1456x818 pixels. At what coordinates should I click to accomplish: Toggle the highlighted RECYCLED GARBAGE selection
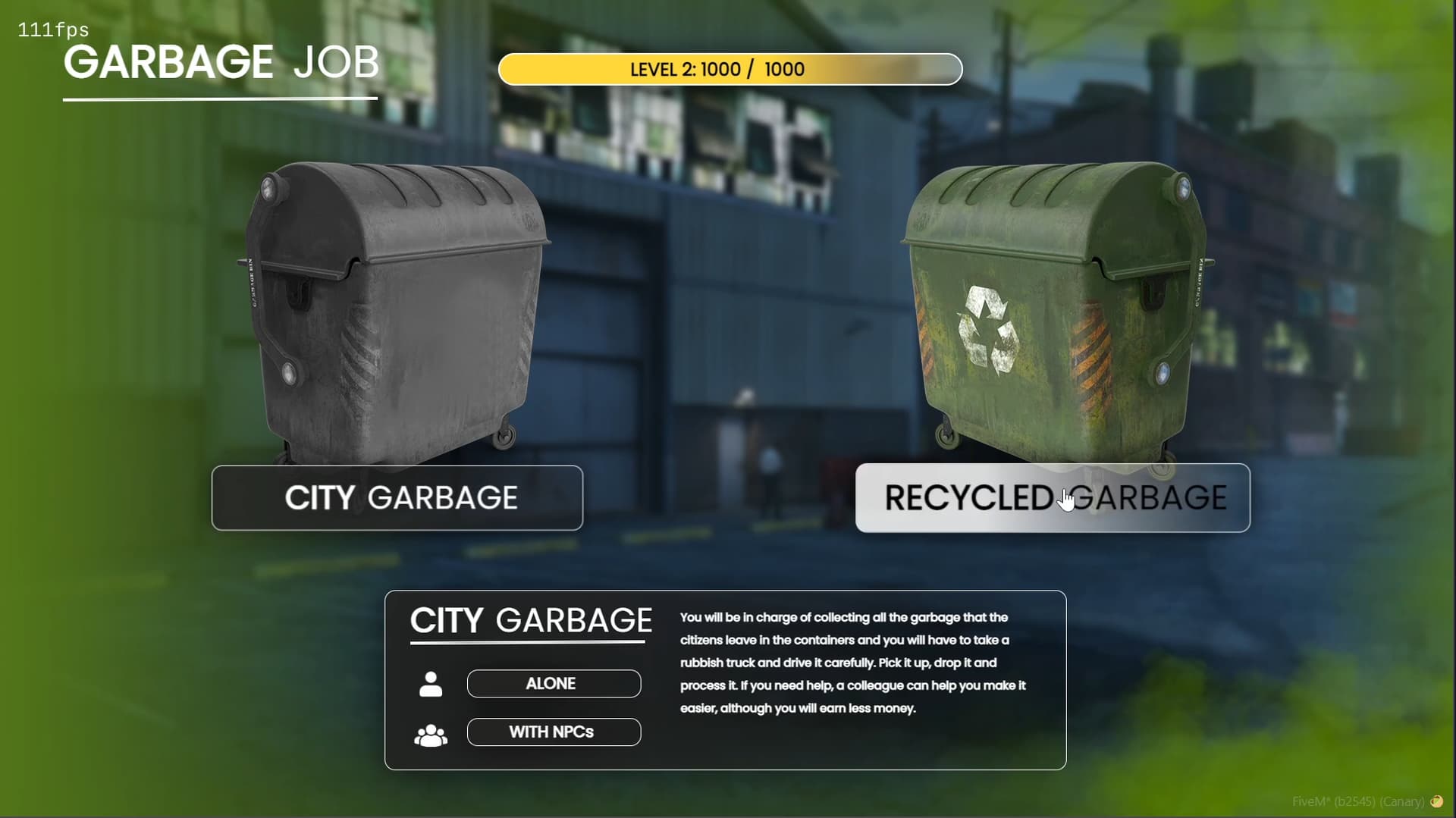1053,498
